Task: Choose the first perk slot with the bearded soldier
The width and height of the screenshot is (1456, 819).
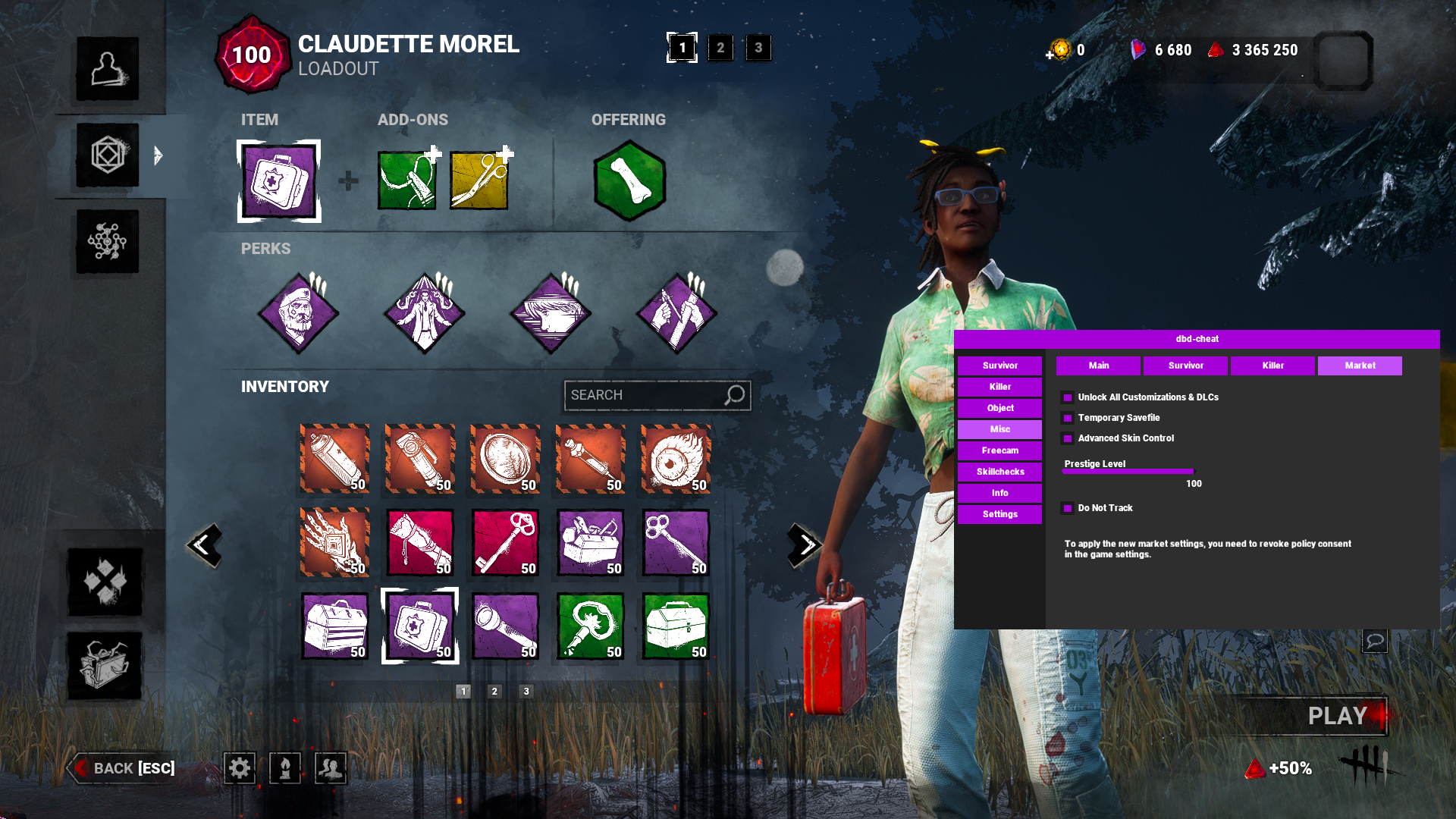Action: click(298, 313)
